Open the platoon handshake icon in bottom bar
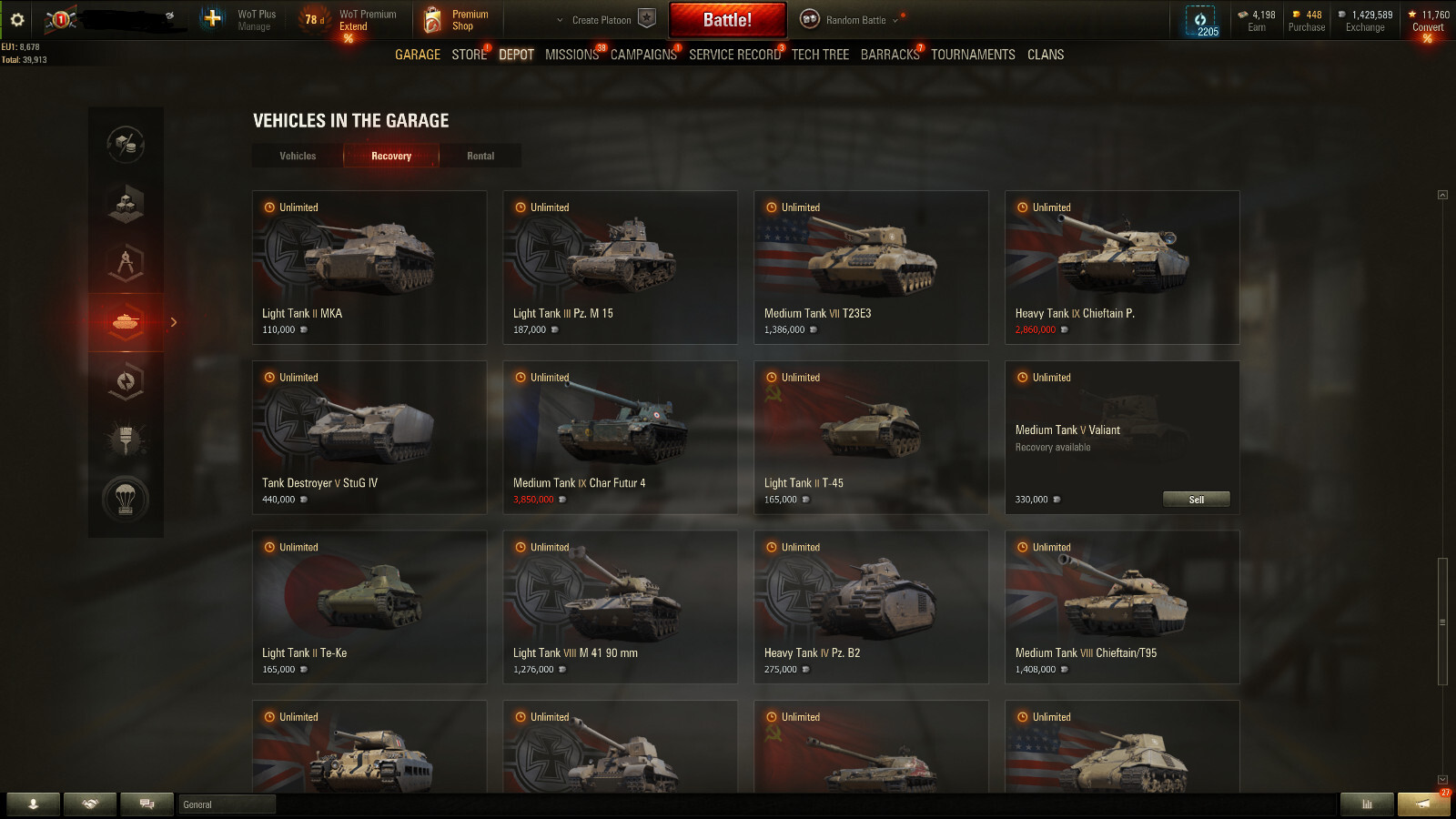Image resolution: width=1456 pixels, height=819 pixels. [x=90, y=804]
